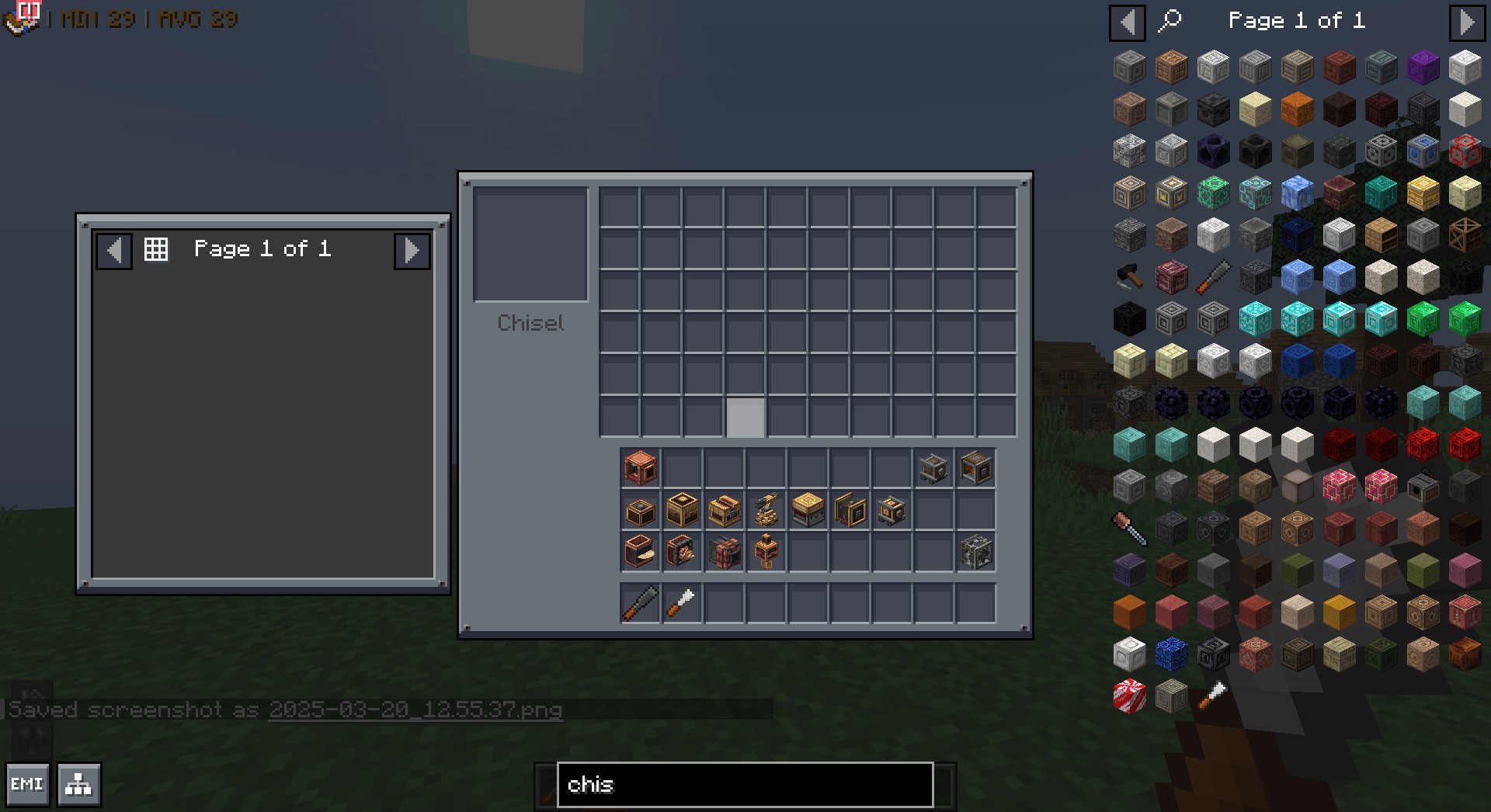1491x812 pixels.
Task: Click the magnifying glass search icon
Action: [1170, 21]
